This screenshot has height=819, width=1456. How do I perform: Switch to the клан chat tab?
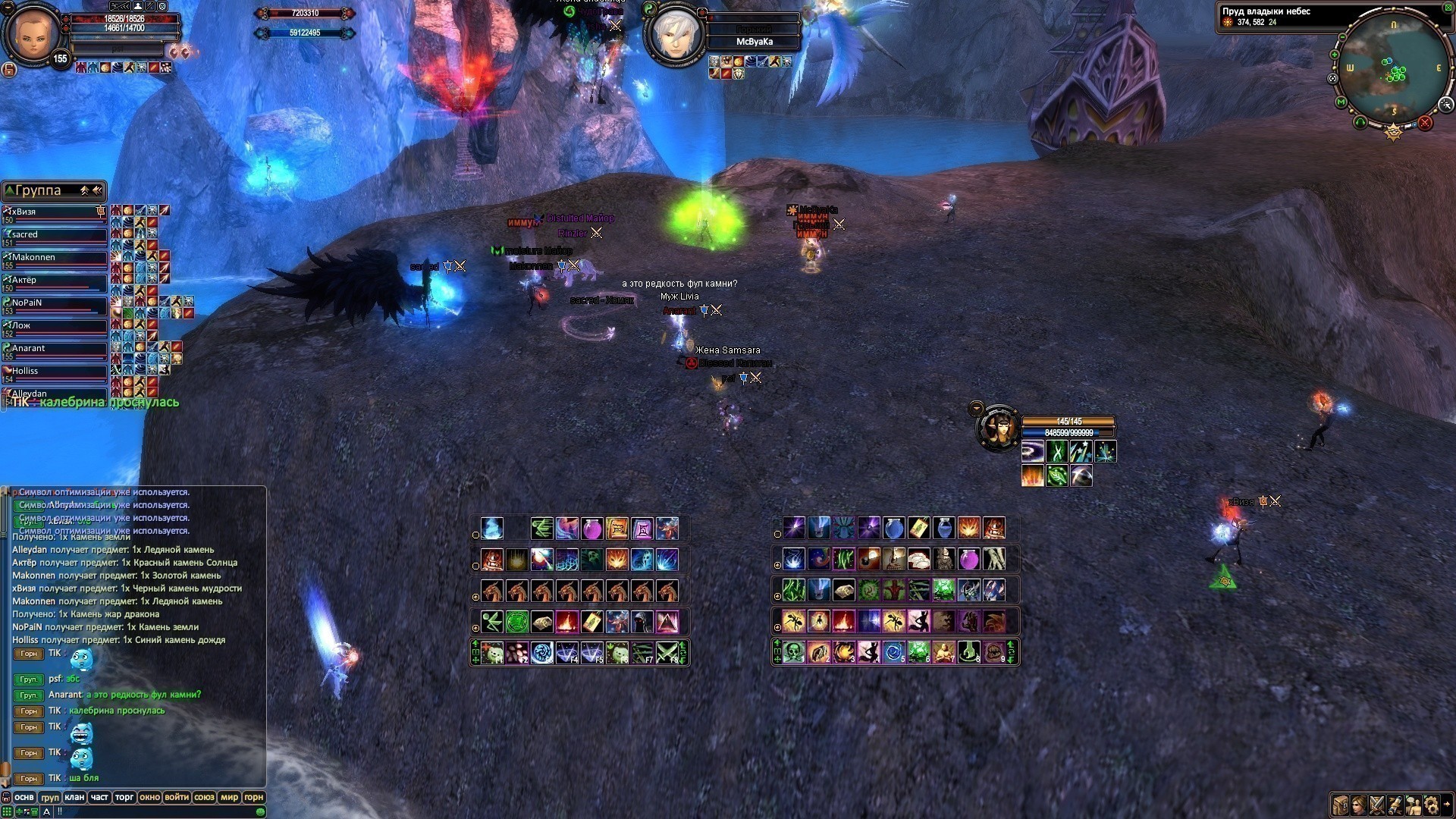pyautogui.click(x=74, y=797)
